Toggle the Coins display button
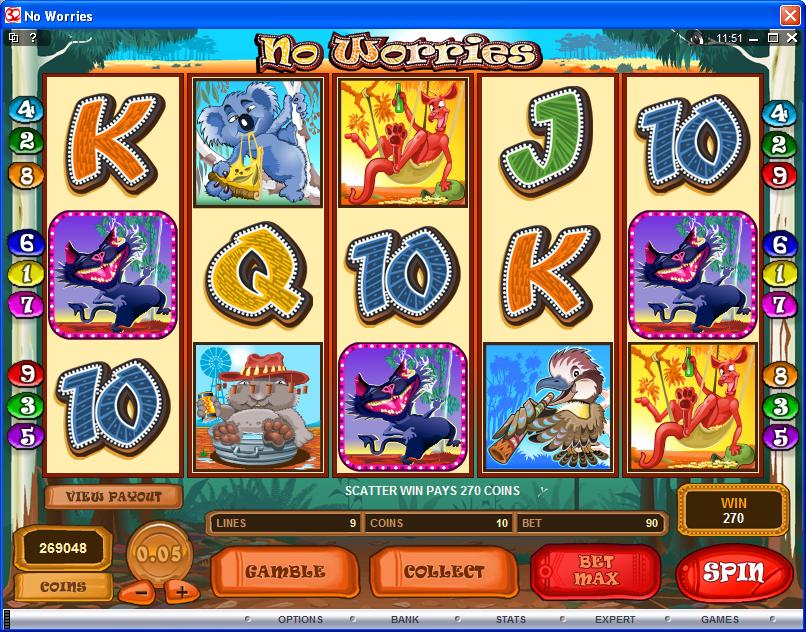The height and width of the screenshot is (632, 806). click(x=62, y=587)
